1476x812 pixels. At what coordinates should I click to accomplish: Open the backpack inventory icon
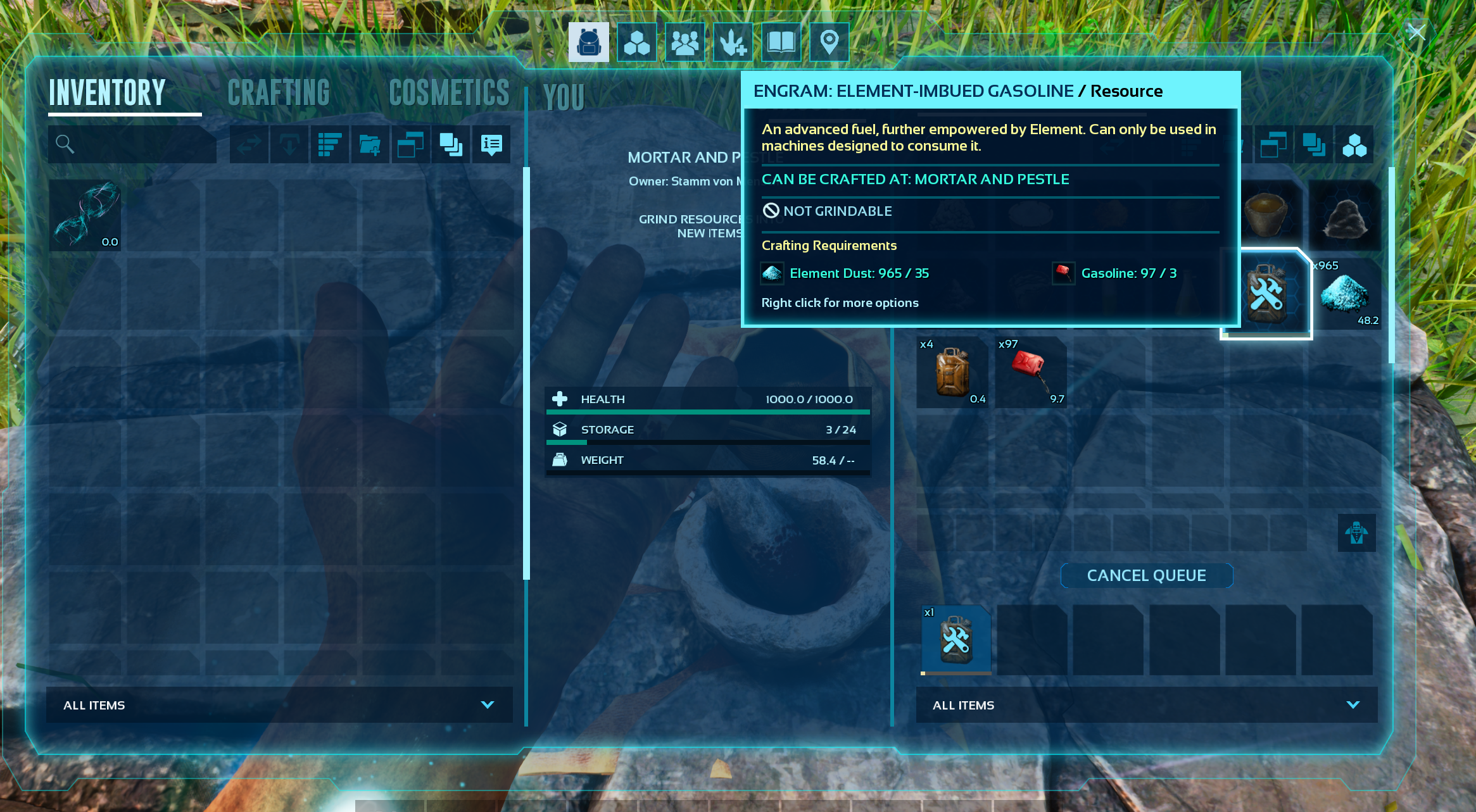[x=588, y=42]
